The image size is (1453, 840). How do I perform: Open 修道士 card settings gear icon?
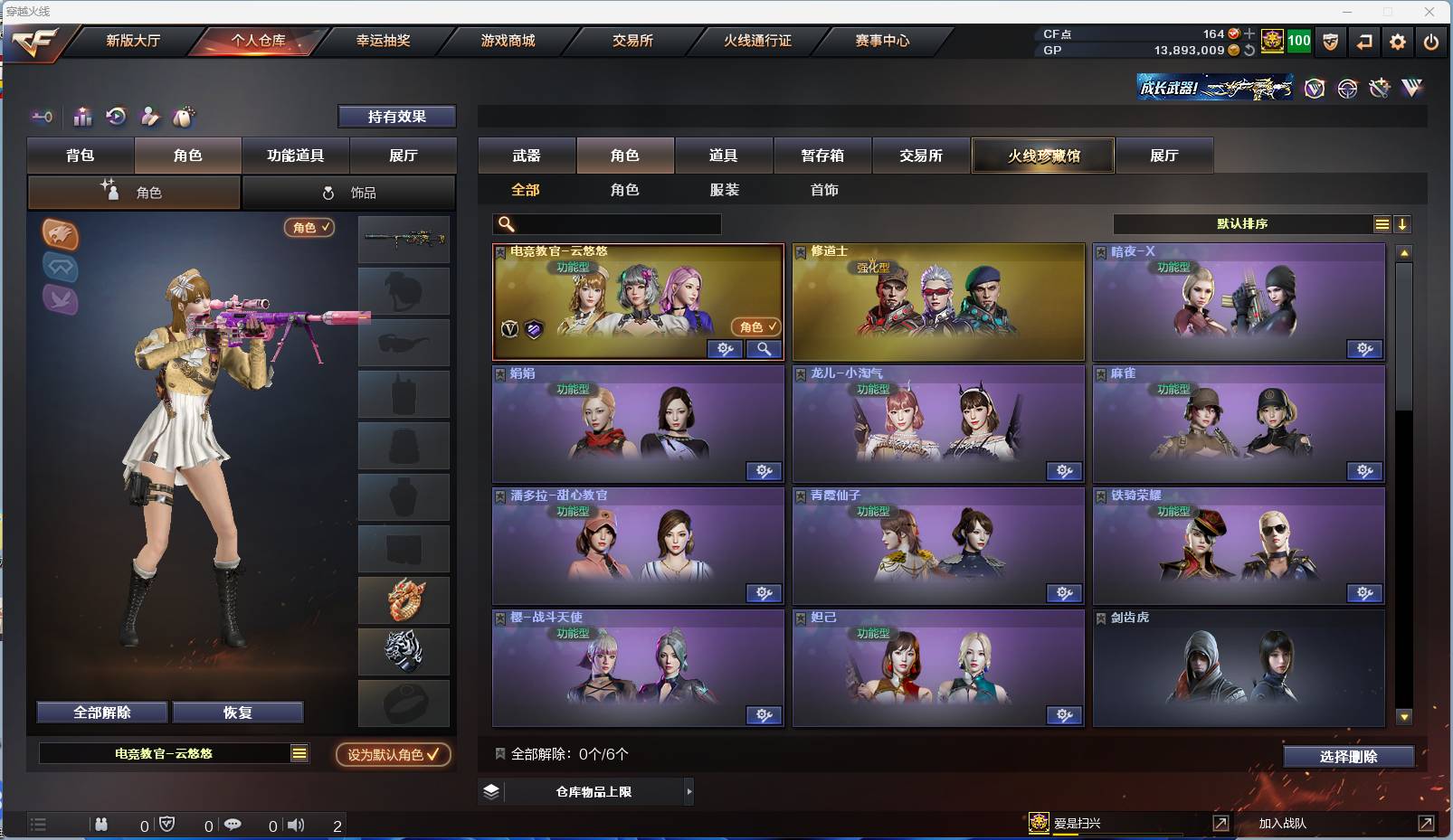coord(1065,349)
